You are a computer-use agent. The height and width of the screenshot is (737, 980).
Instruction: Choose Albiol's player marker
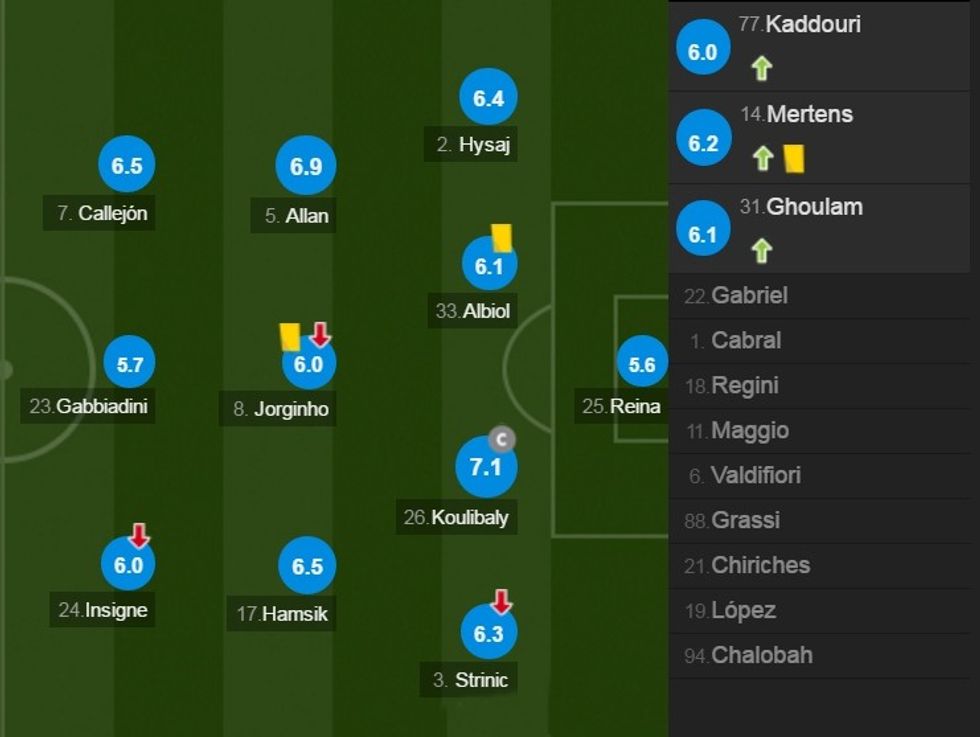click(489, 266)
